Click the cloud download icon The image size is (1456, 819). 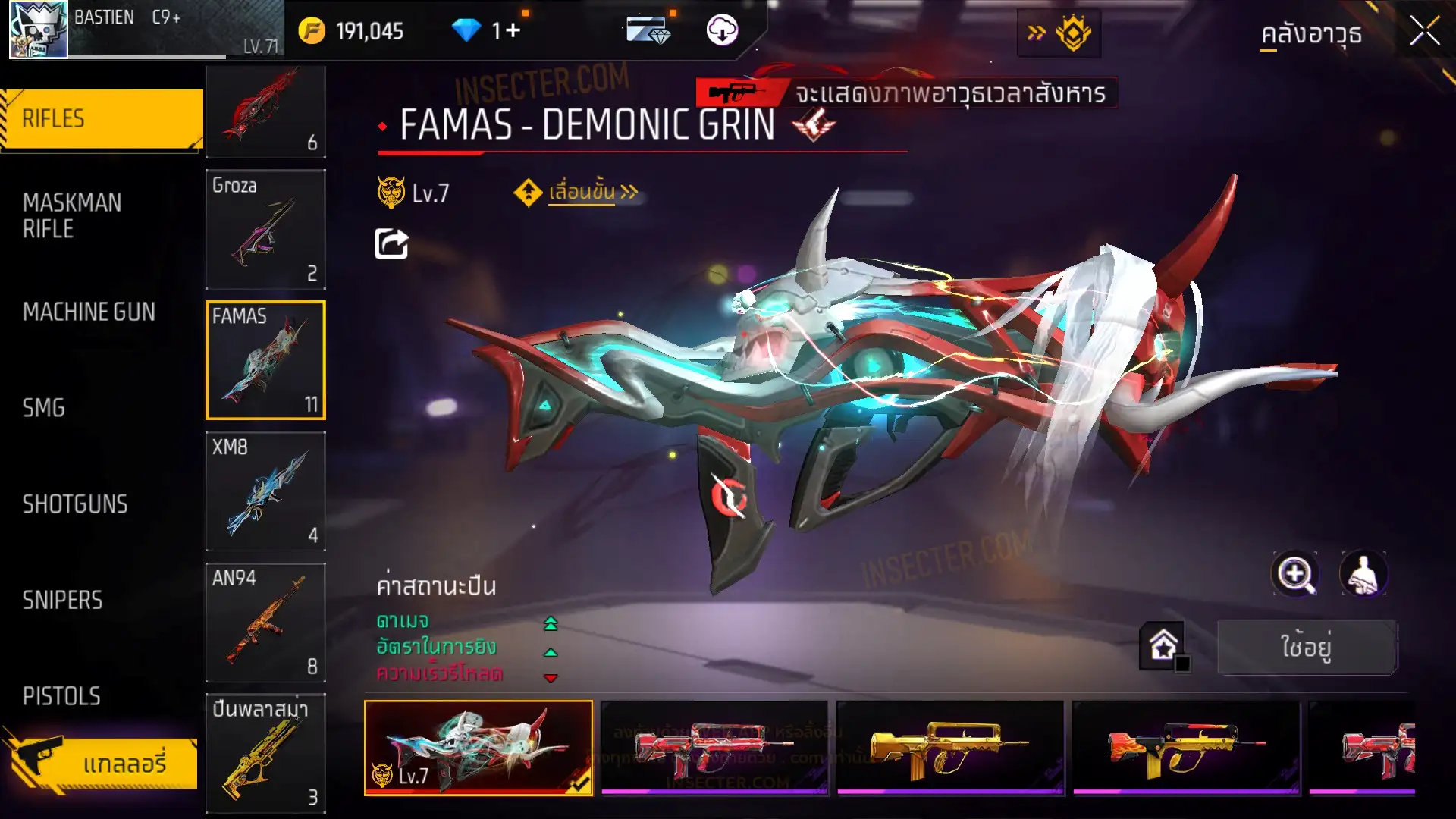pos(722,30)
